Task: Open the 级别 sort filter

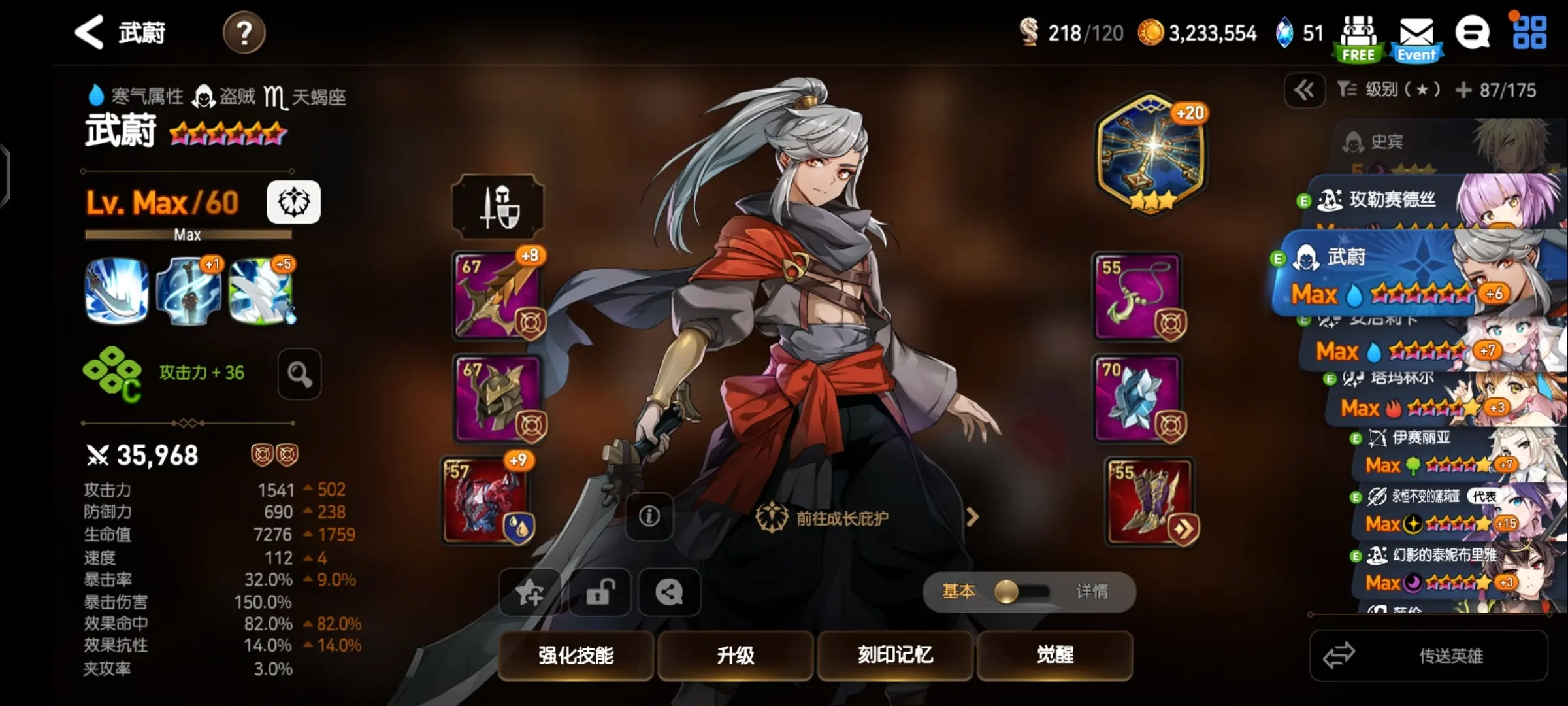Action: point(1388,90)
